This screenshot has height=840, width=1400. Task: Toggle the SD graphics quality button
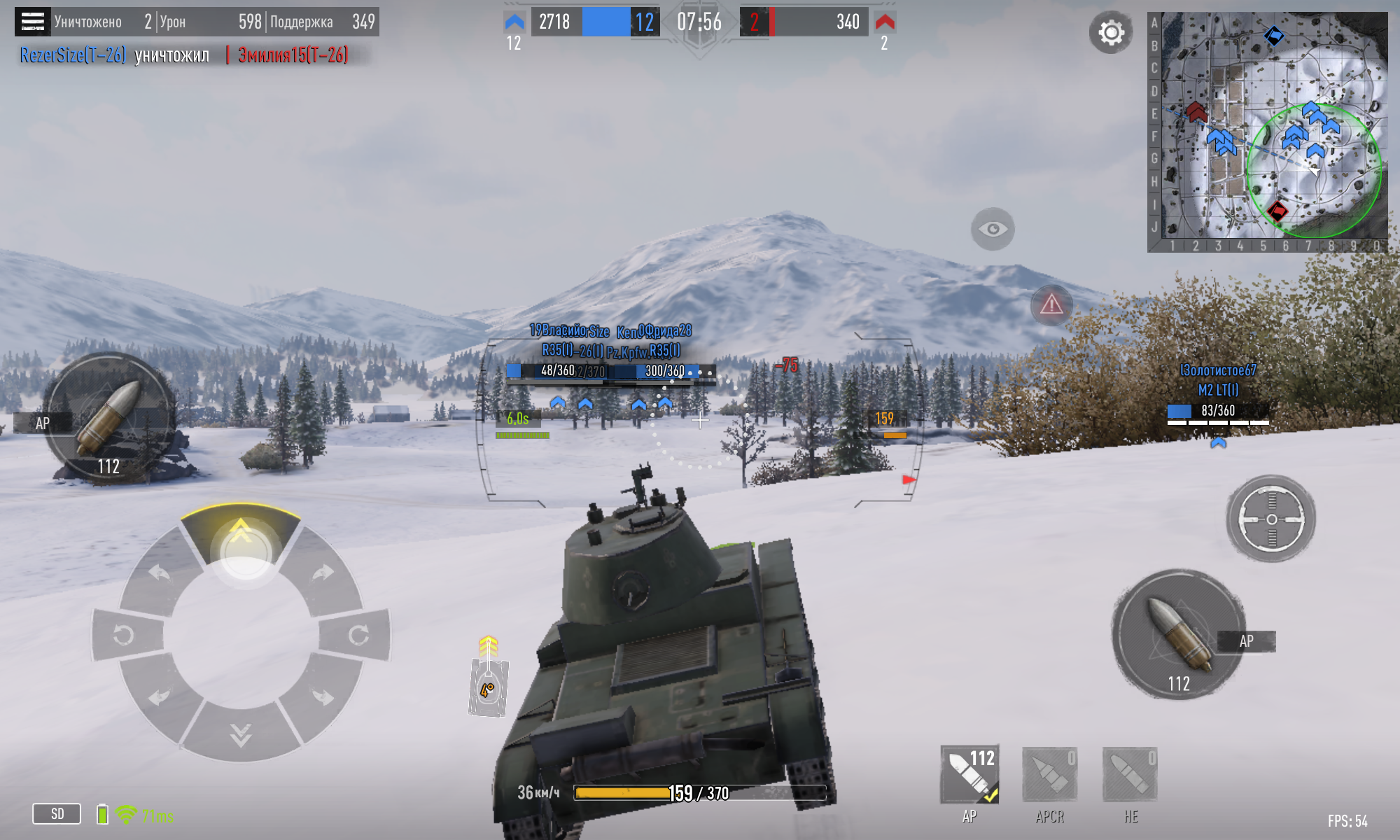(x=57, y=814)
